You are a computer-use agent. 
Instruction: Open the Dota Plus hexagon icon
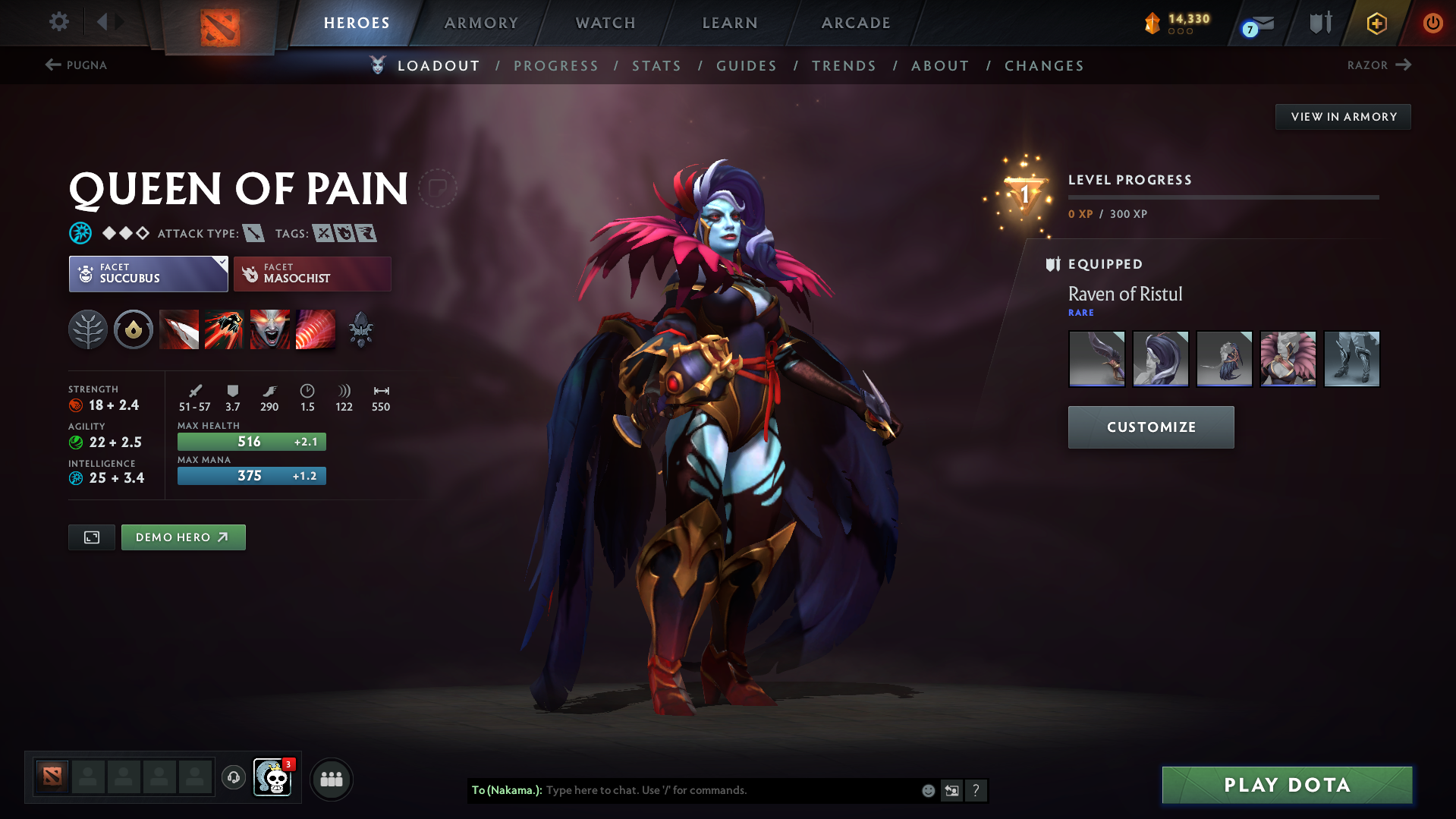[x=1376, y=23]
